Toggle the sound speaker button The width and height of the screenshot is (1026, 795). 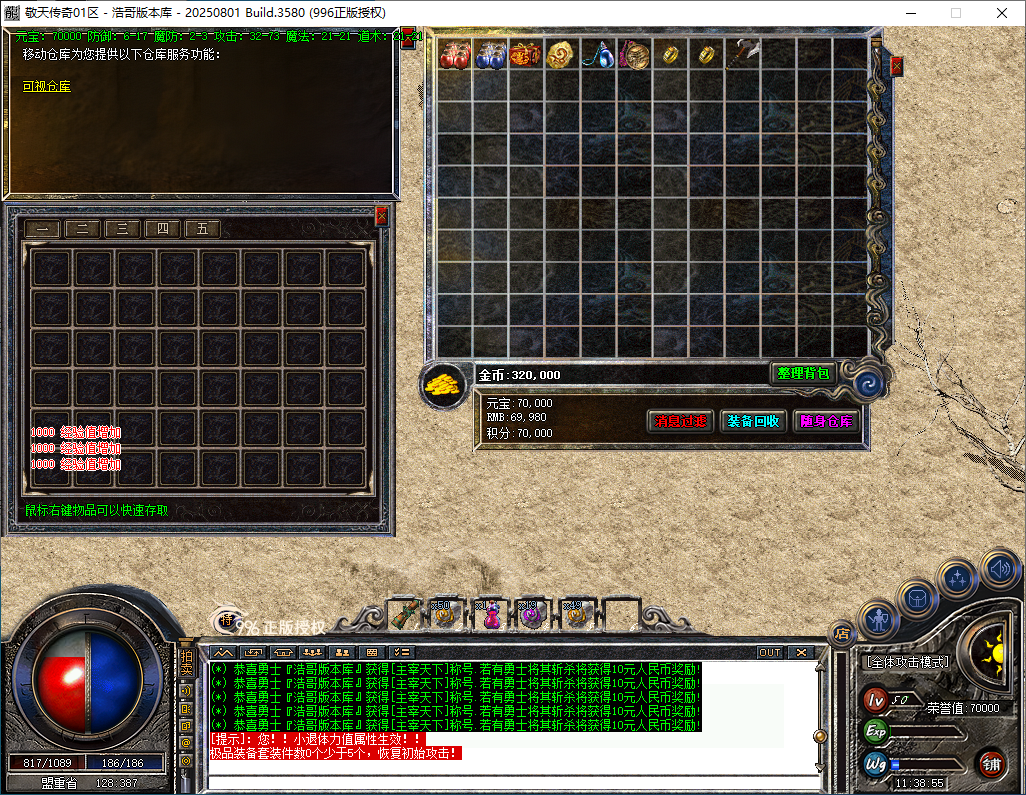tap(999, 568)
